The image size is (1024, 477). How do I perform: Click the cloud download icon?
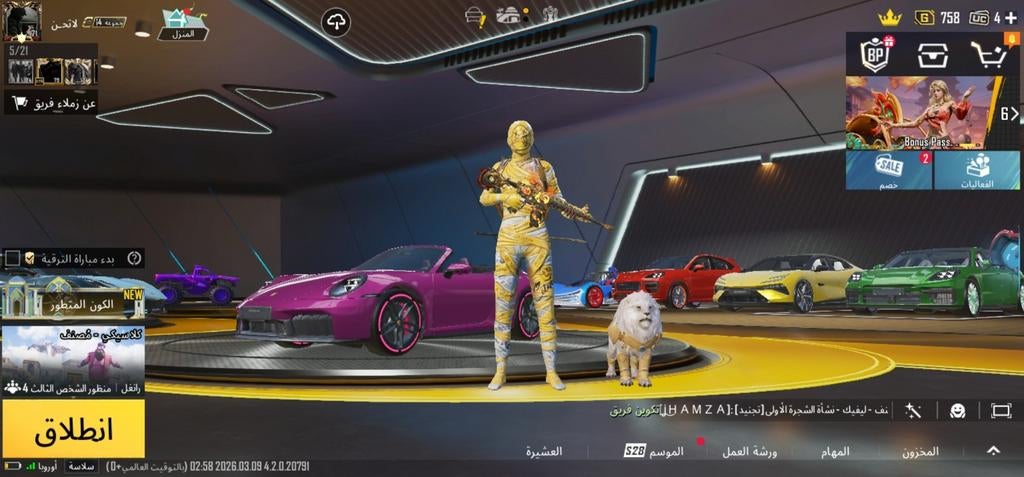336,21
